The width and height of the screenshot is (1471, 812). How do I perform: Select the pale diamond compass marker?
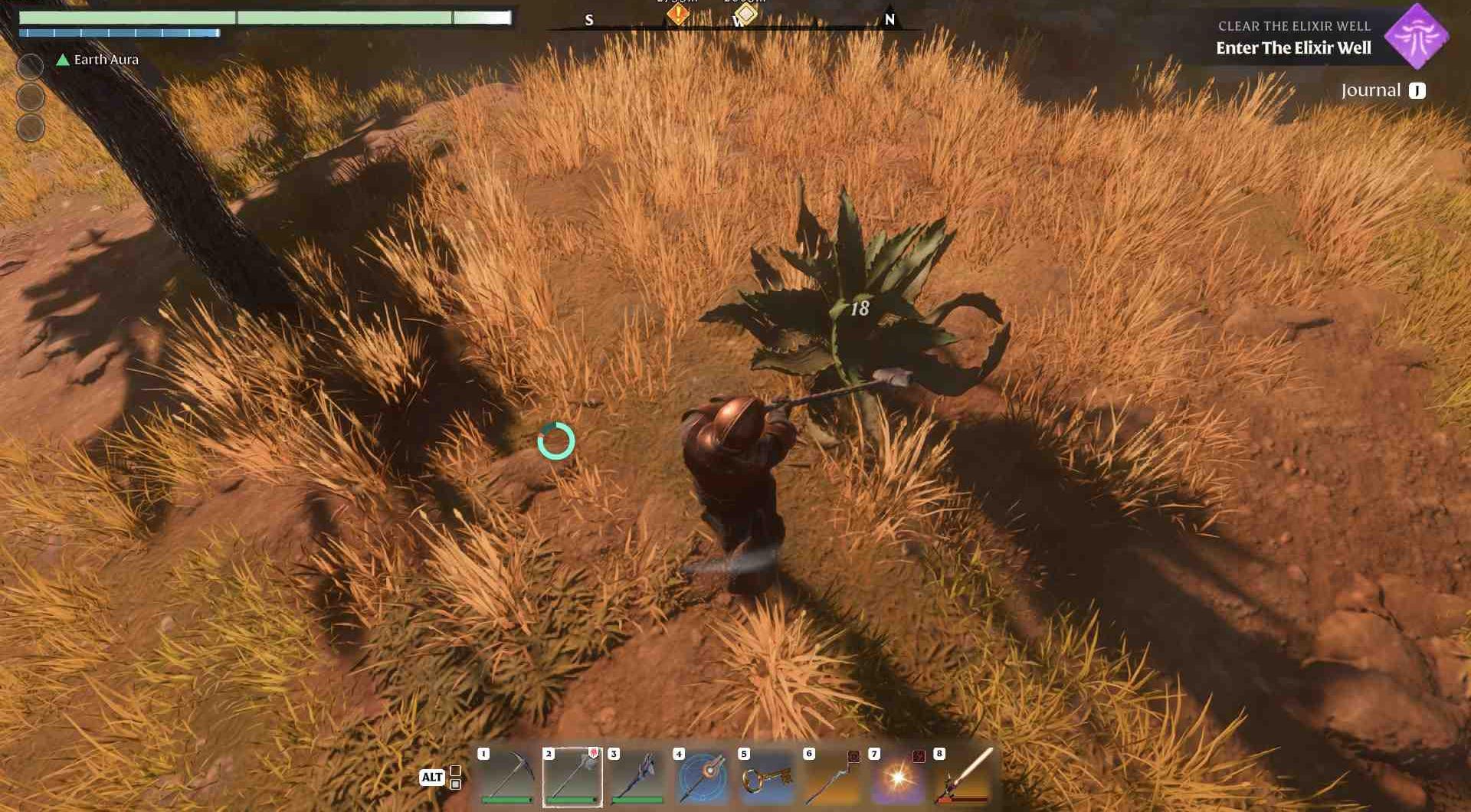745,13
